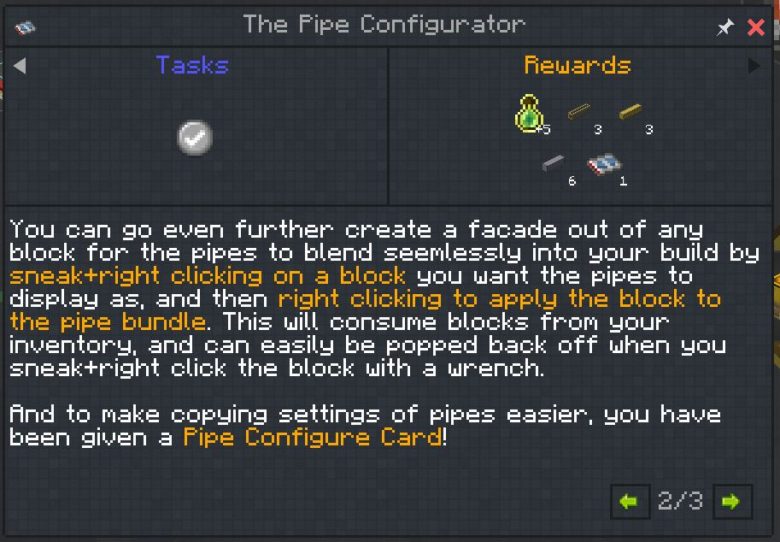Go back to the previous description page
780x542 pixels.
(629, 501)
